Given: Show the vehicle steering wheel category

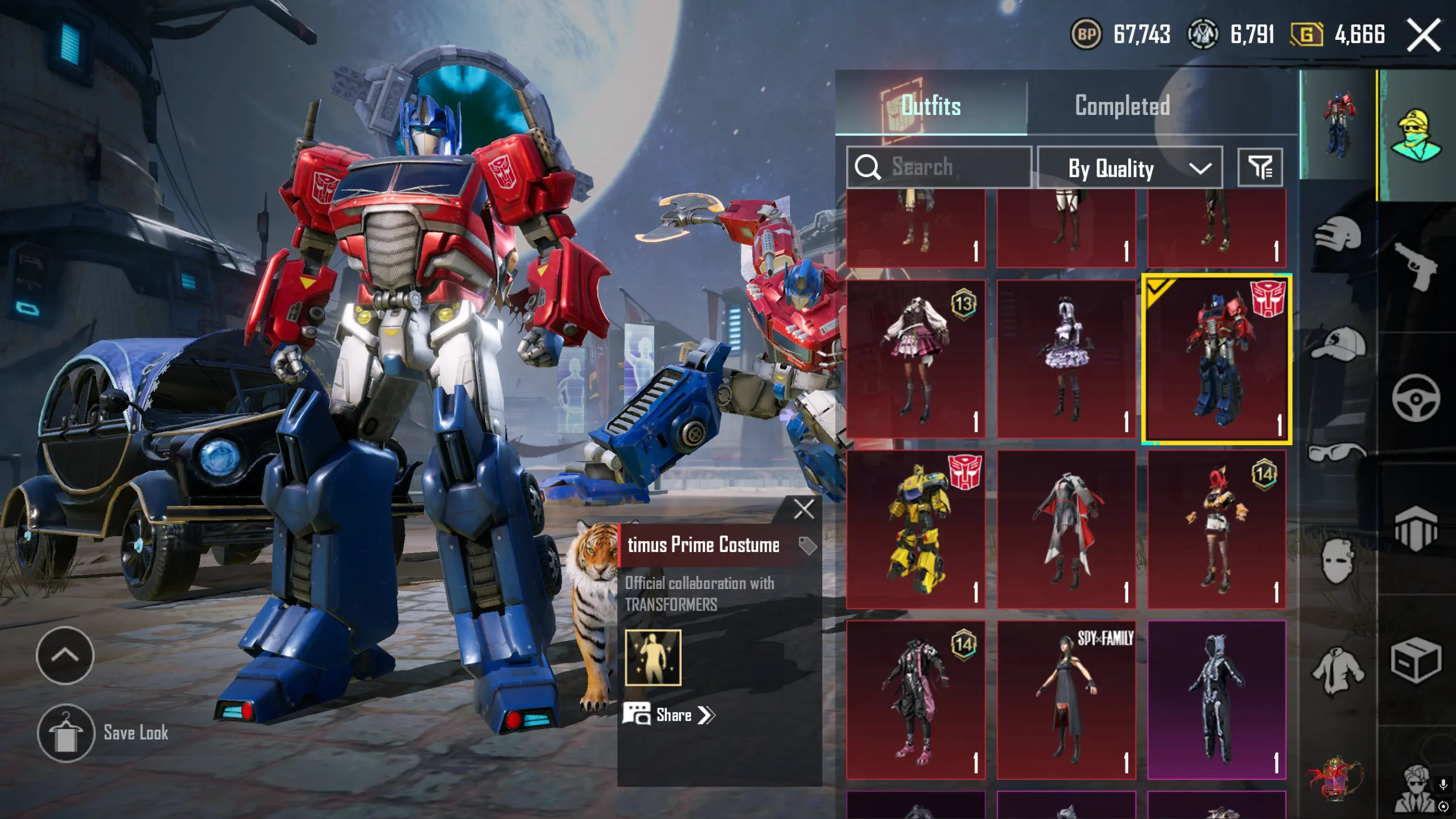Looking at the screenshot, I should click(x=1416, y=398).
